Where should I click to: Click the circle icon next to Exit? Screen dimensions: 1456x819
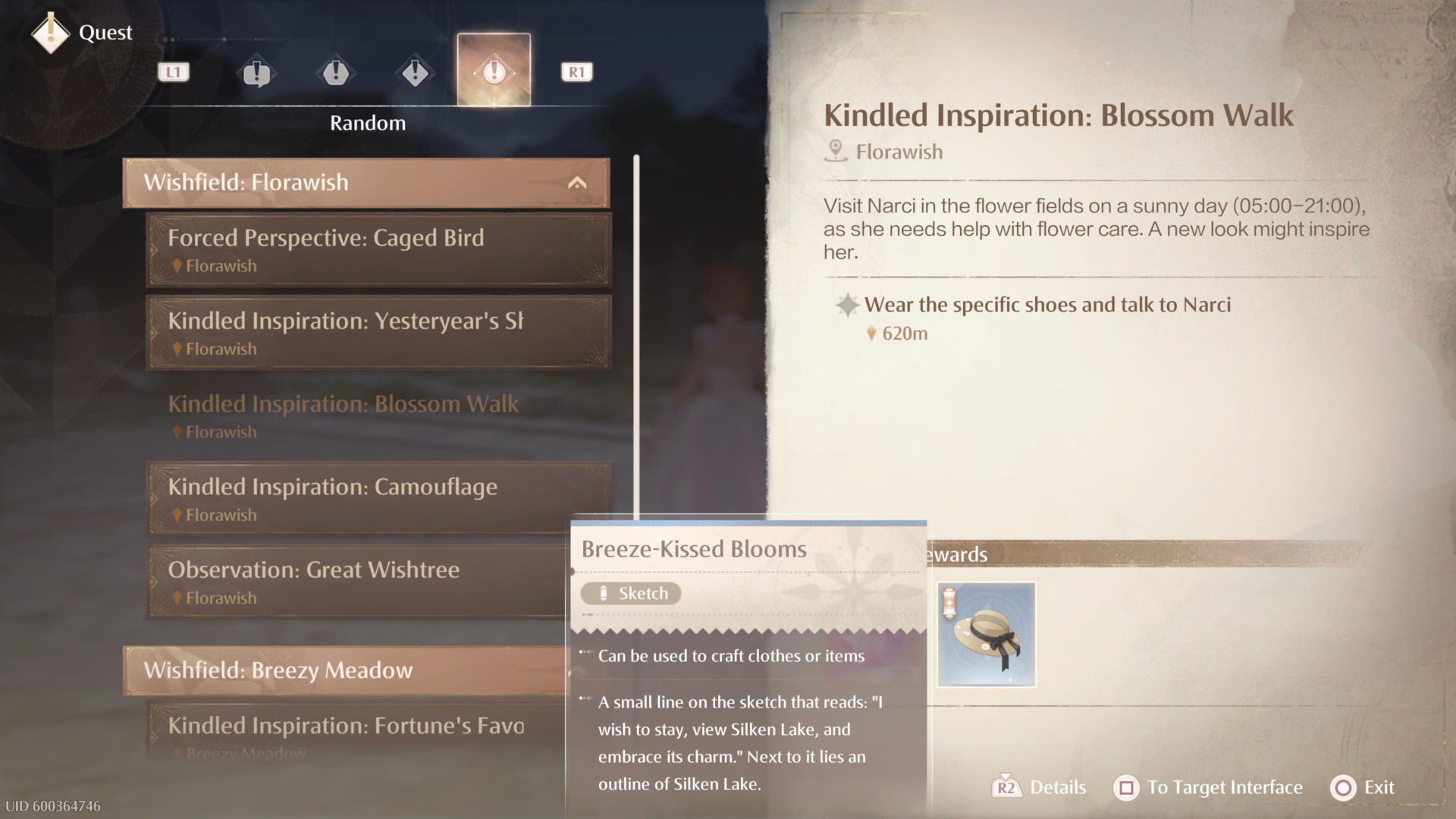point(1341,788)
